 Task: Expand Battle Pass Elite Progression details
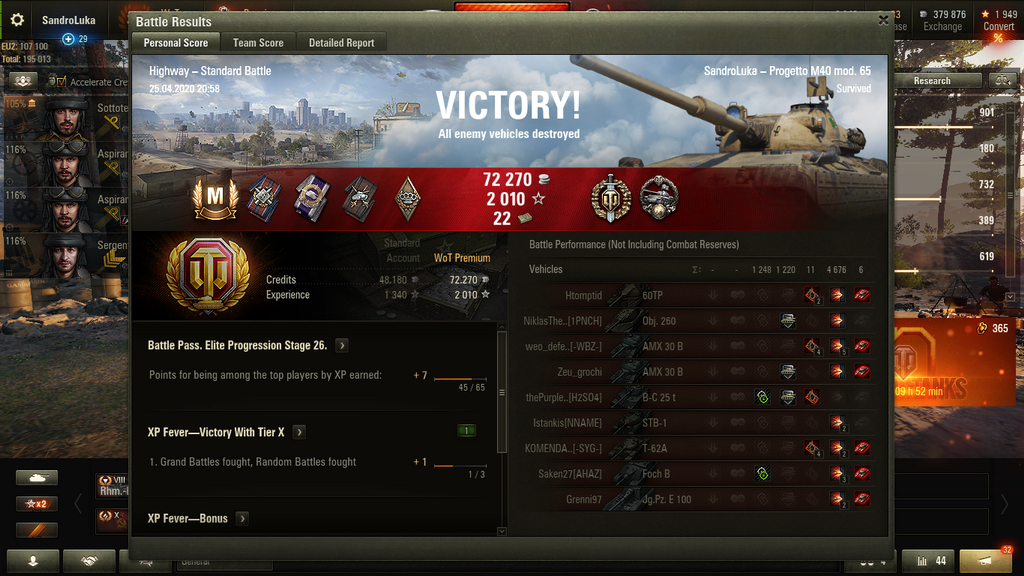[342, 345]
